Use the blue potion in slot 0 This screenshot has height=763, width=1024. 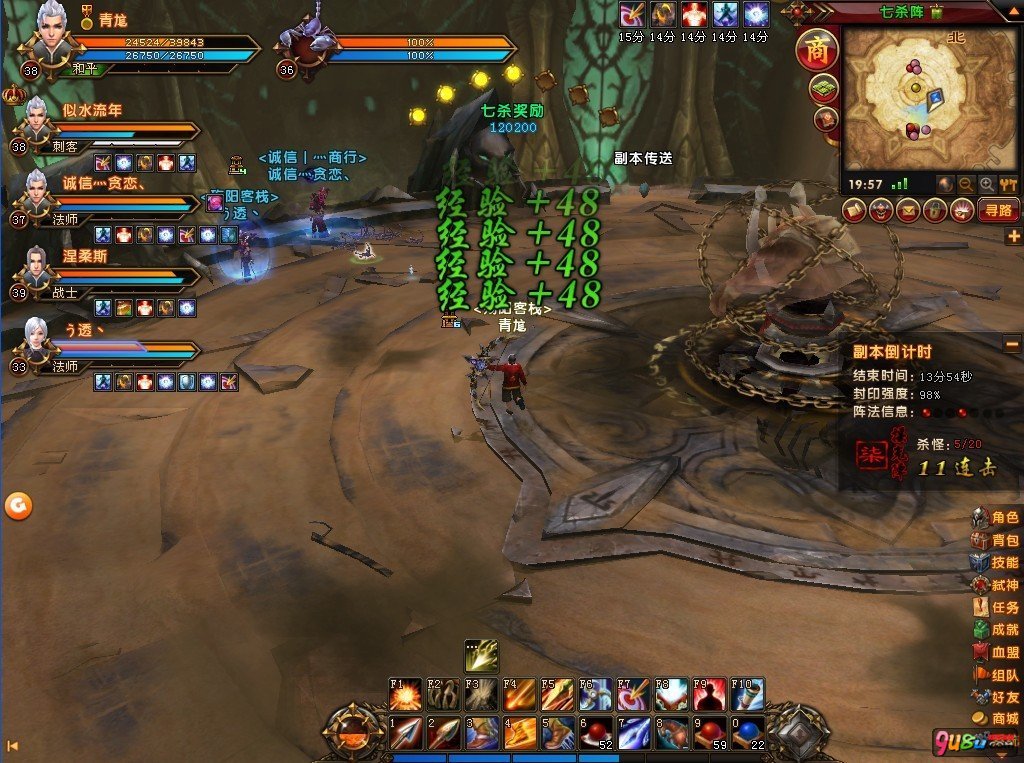coord(746,733)
